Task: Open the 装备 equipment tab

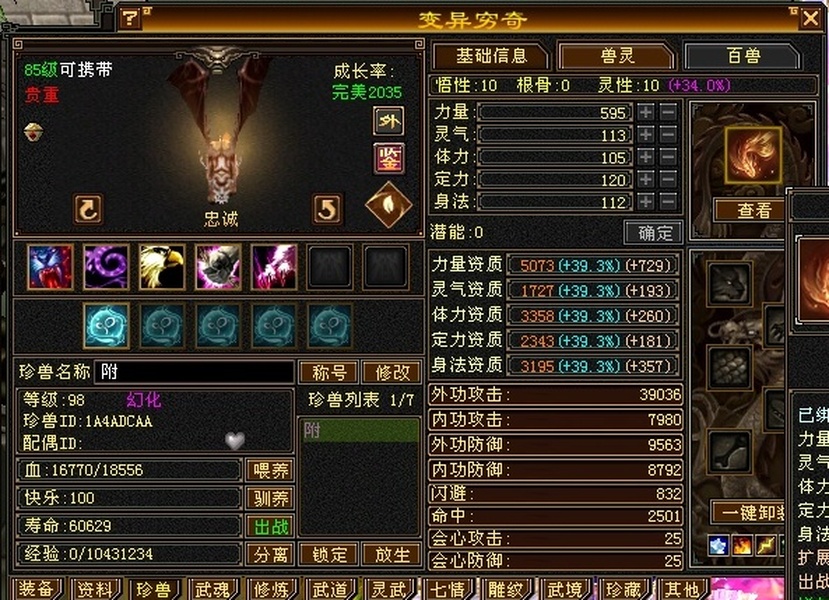Action: pyautogui.click(x=39, y=589)
